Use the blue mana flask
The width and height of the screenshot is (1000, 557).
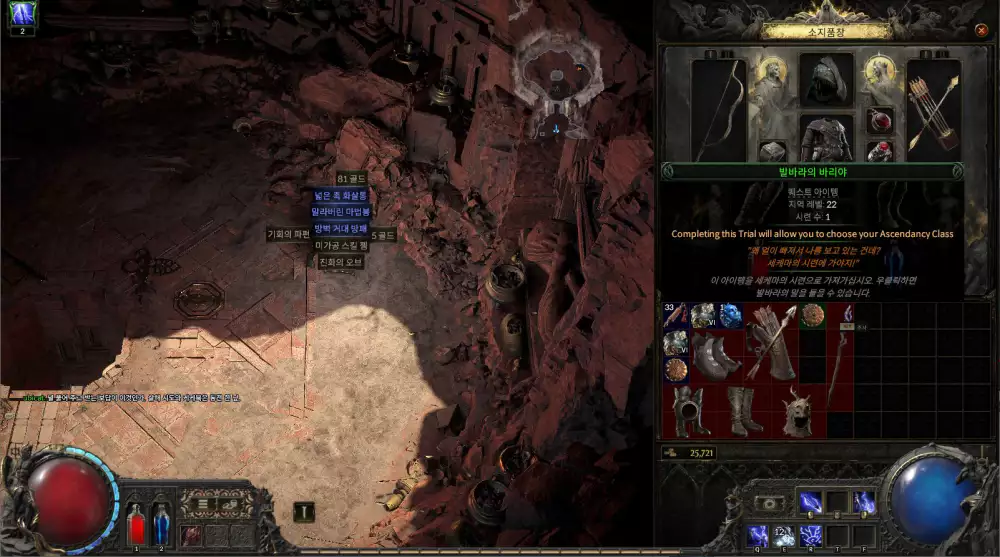[x=162, y=525]
